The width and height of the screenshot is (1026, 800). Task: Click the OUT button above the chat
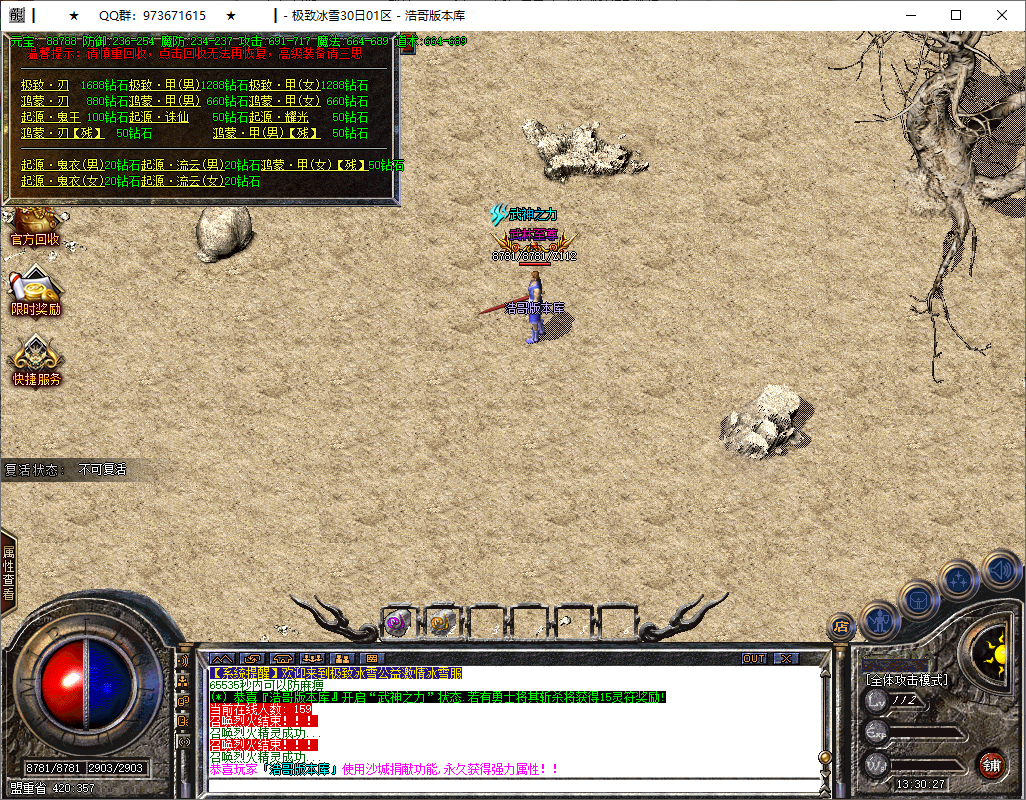point(754,659)
